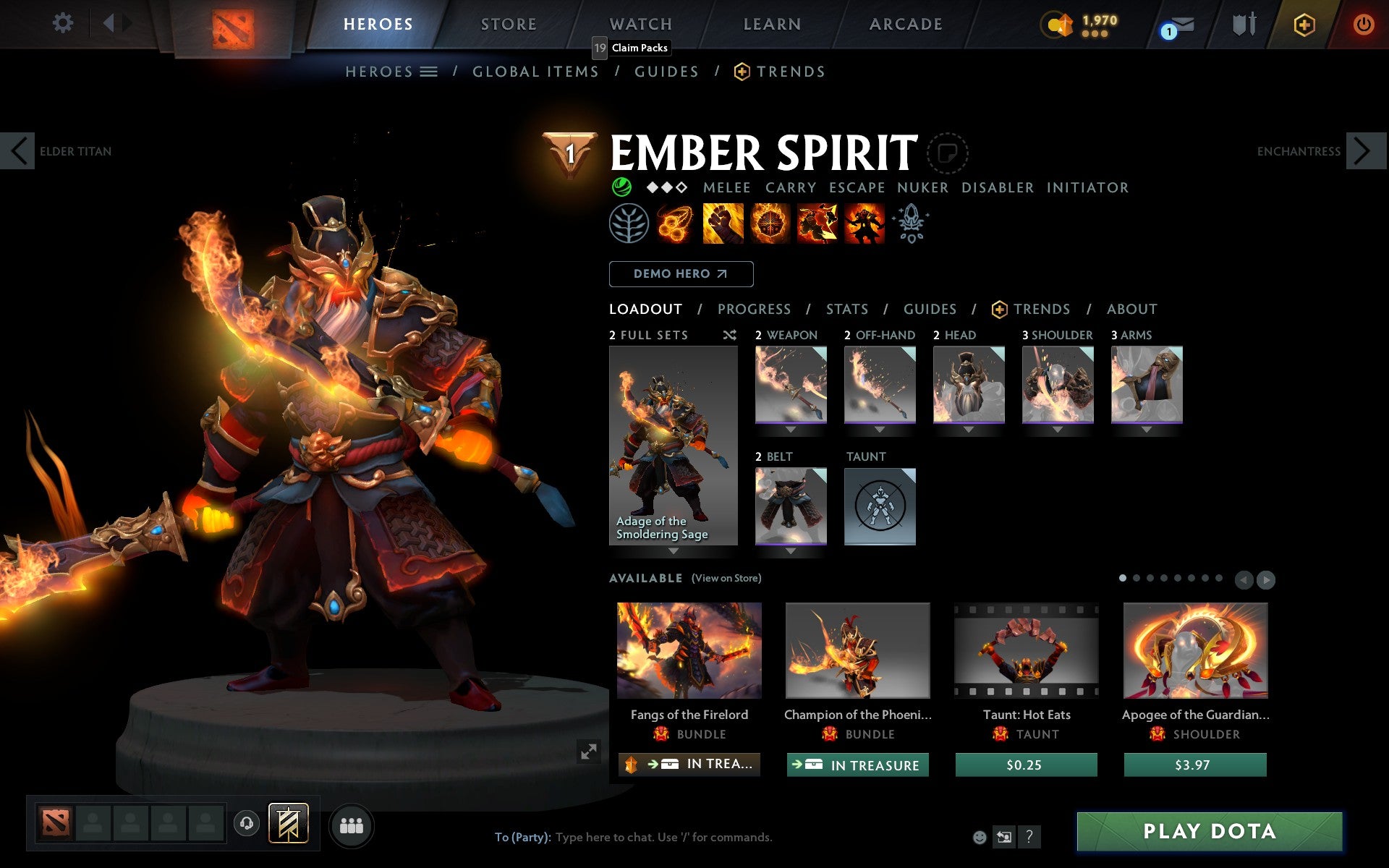1389x868 pixels.
Task: Click the Sleight of Fist ability icon
Action: (x=723, y=223)
